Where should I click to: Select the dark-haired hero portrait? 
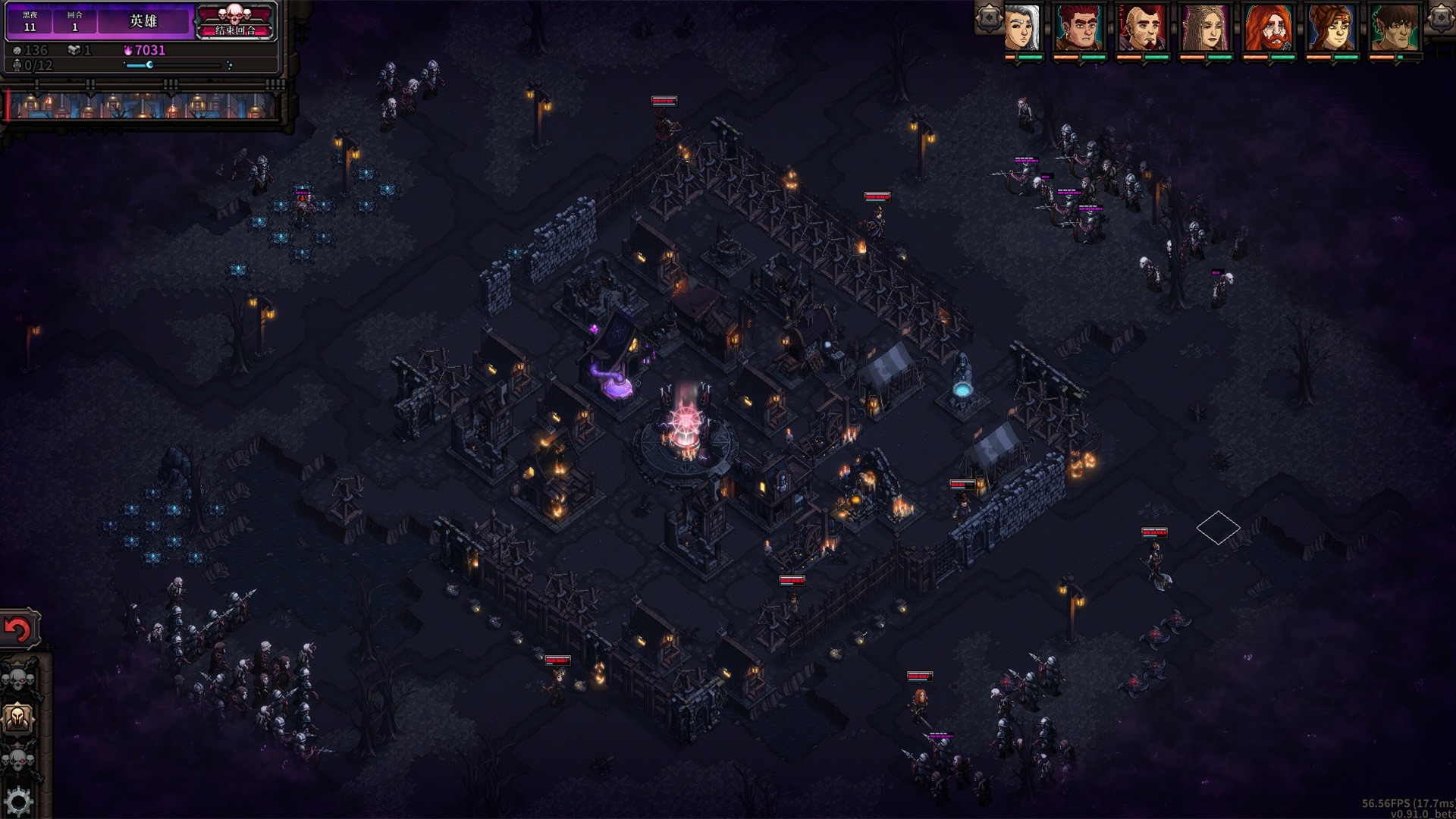pos(1395,28)
